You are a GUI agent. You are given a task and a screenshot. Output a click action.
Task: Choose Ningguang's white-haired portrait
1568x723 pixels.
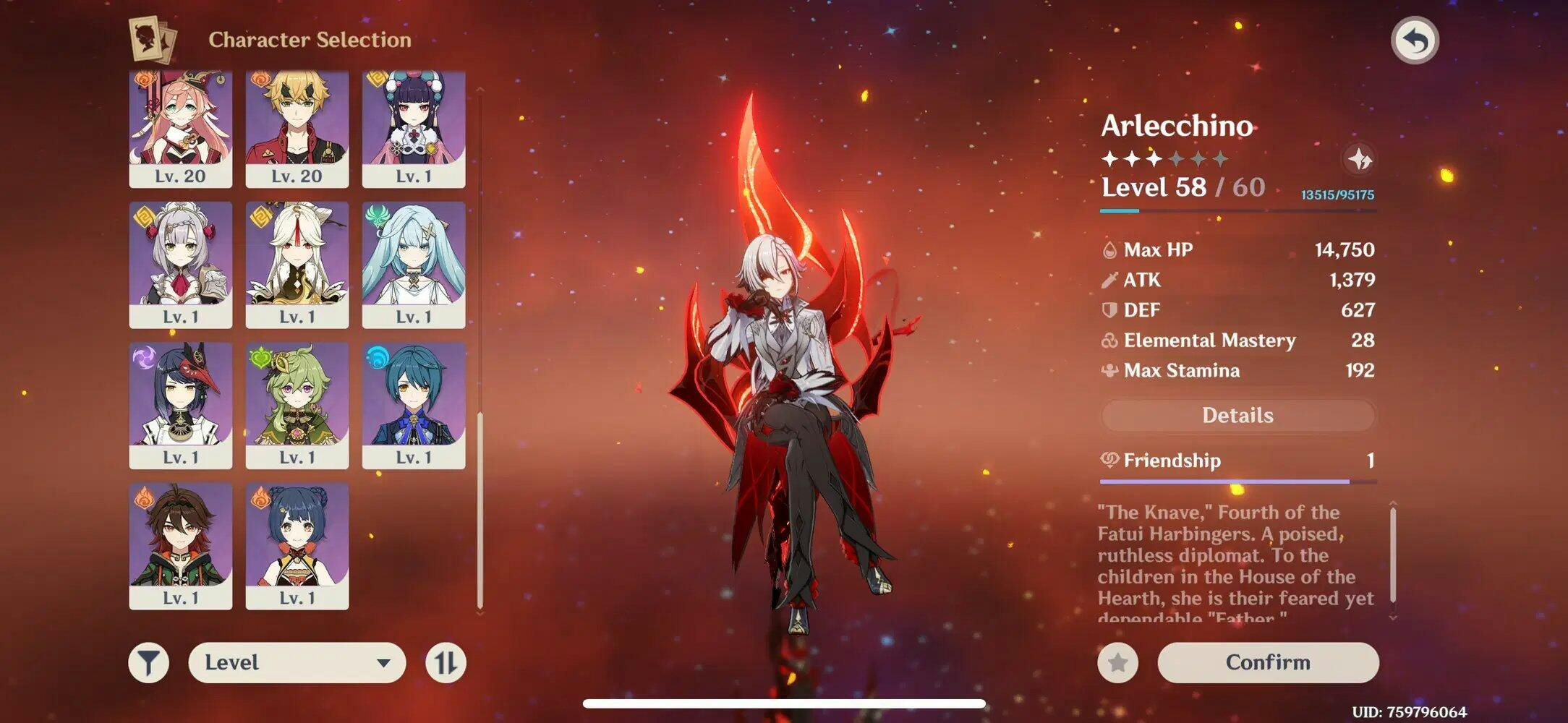297,264
